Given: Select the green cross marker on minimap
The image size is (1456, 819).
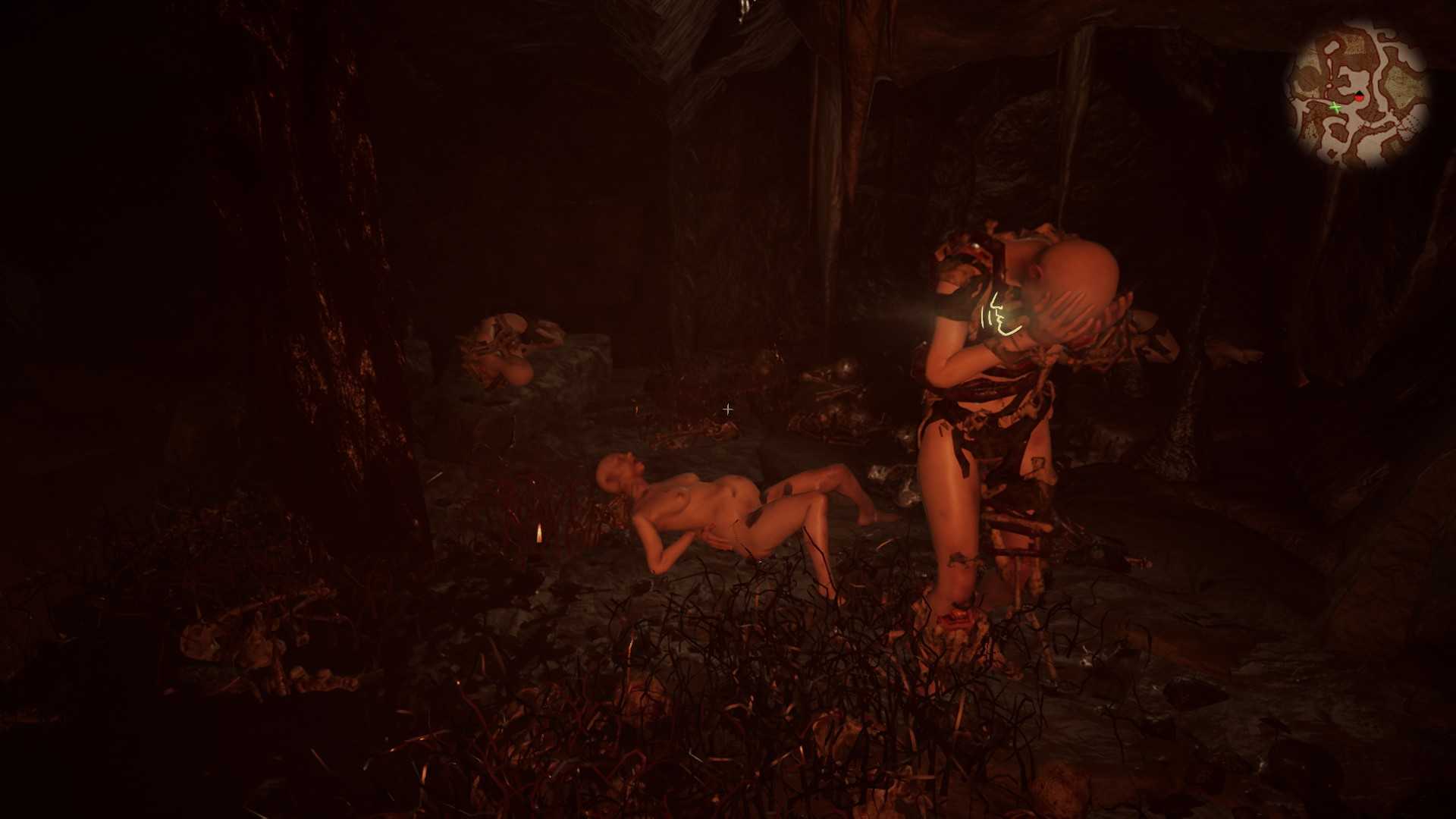Looking at the screenshot, I should coord(1335,108).
